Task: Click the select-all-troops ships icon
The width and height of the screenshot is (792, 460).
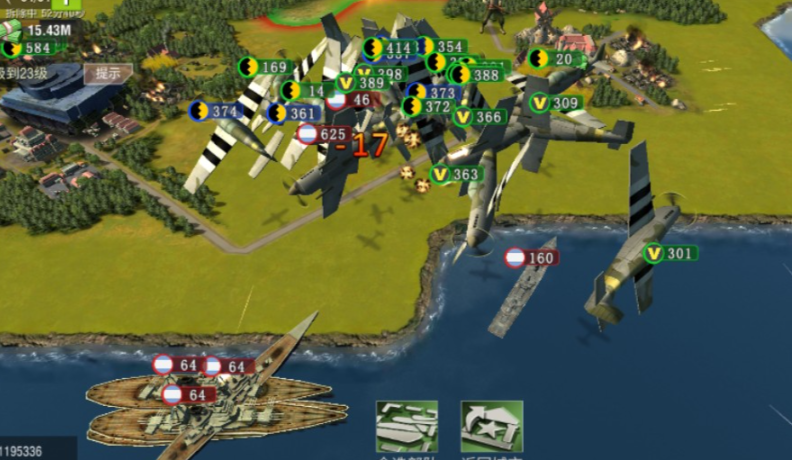Action: point(406,428)
